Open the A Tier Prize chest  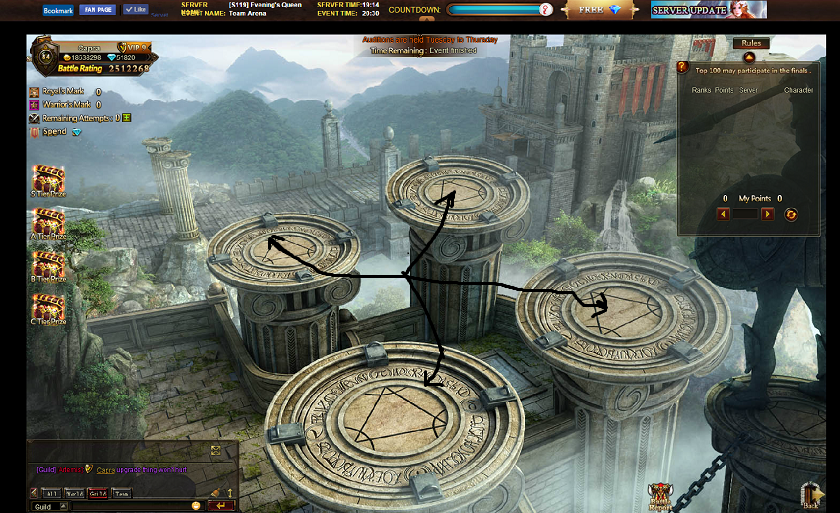click(x=48, y=223)
